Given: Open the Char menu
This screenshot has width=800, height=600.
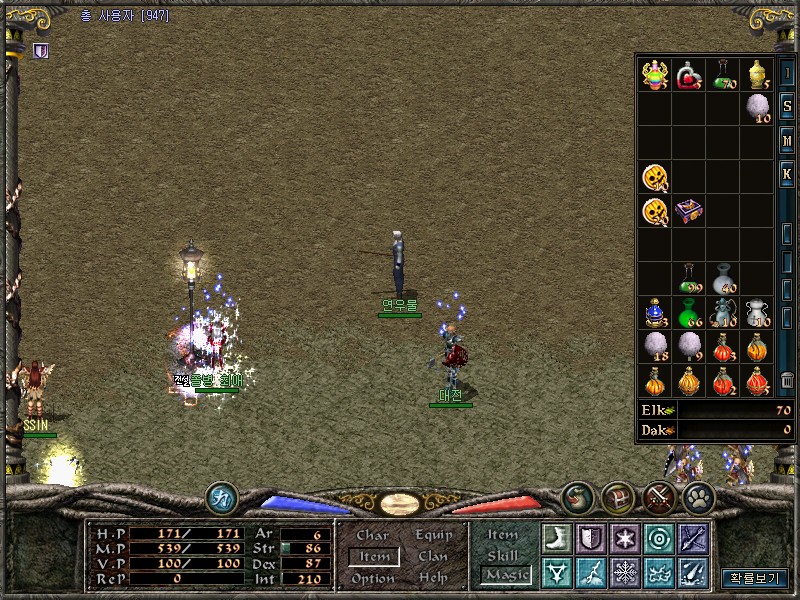Looking at the screenshot, I should tap(372, 535).
